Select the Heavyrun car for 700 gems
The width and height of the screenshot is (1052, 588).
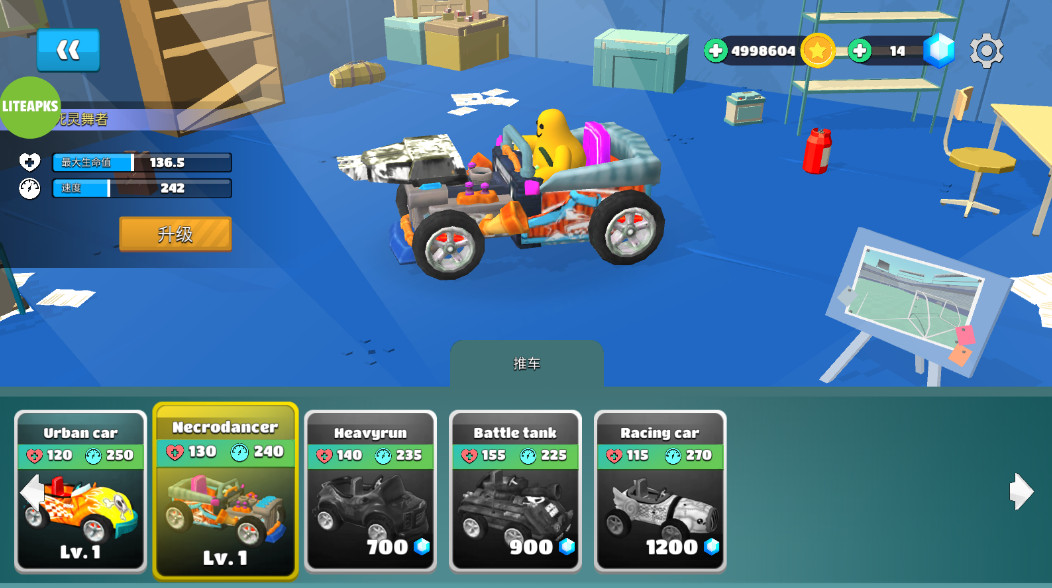(x=370, y=491)
